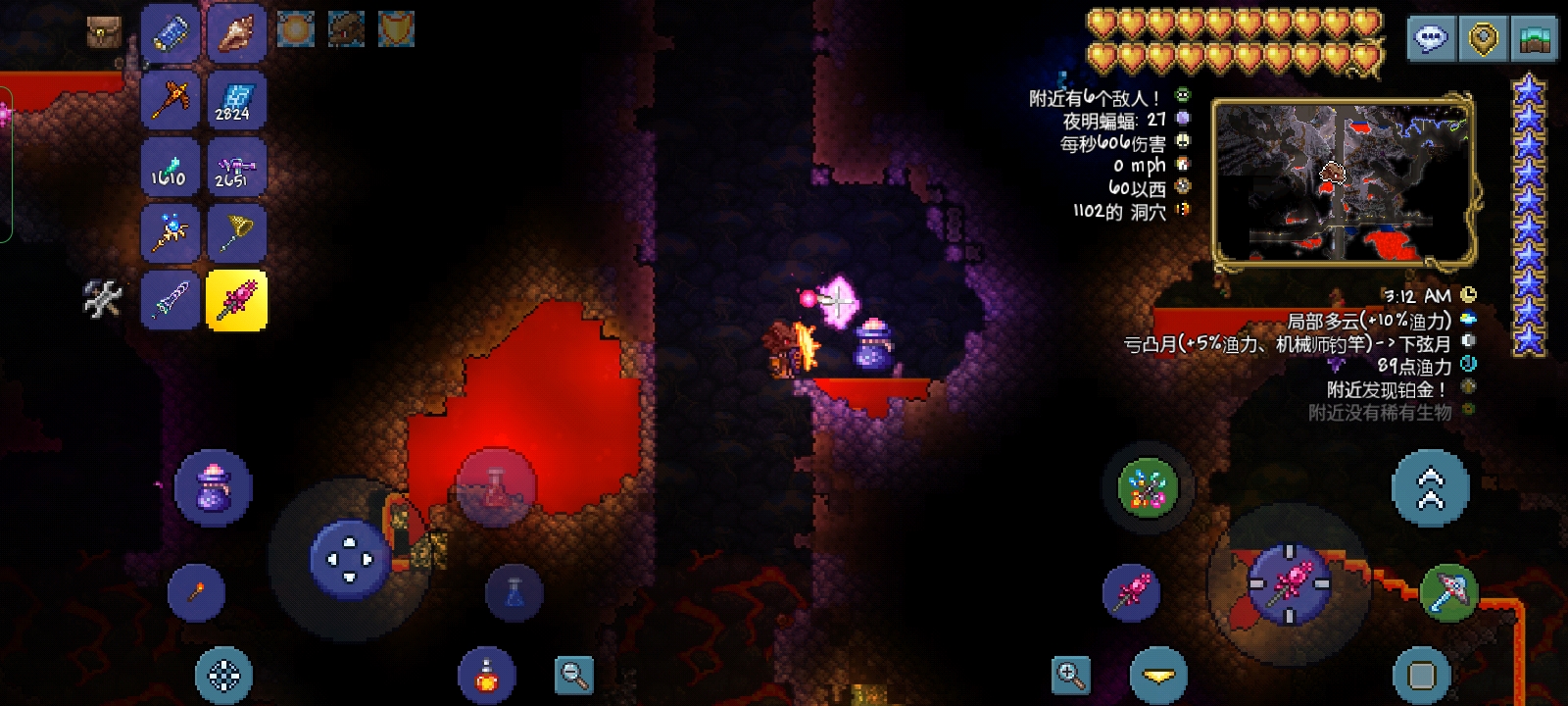Open the chat bubble button
This screenshot has height=706, width=1568.
point(1431,39)
